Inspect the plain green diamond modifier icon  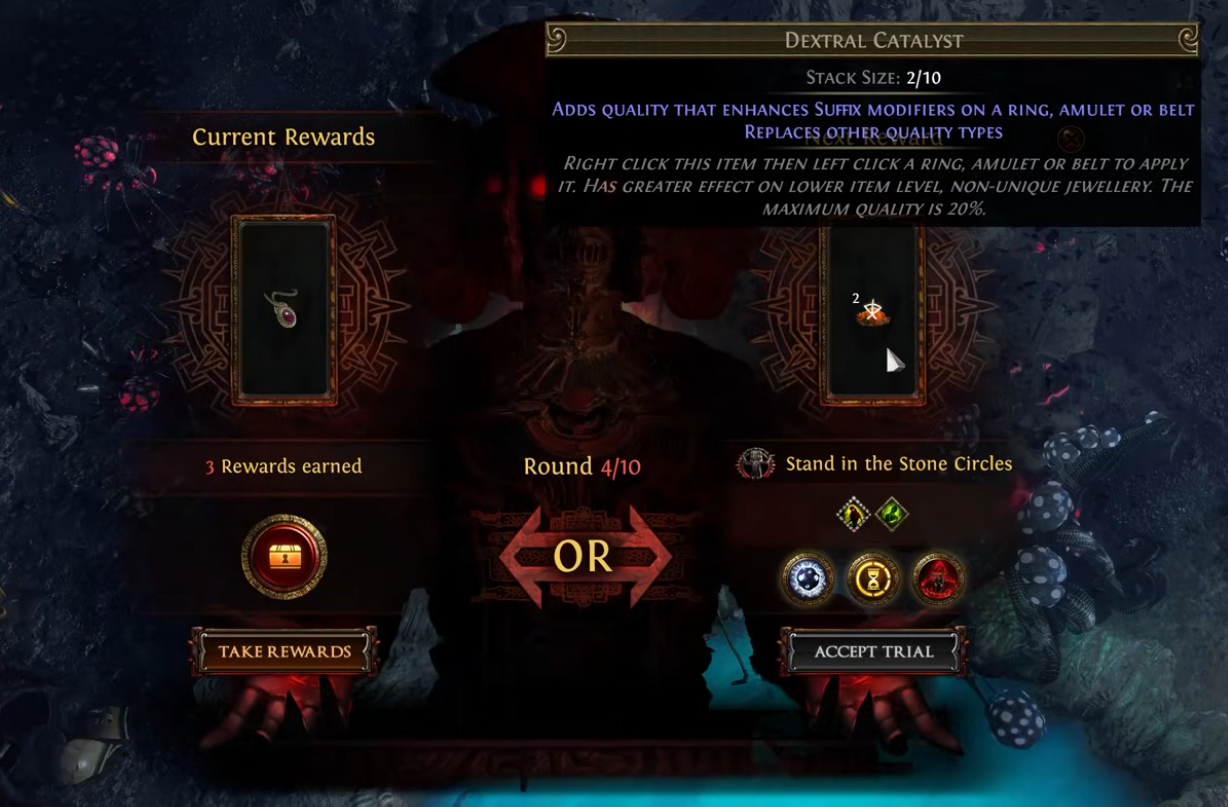[891, 515]
